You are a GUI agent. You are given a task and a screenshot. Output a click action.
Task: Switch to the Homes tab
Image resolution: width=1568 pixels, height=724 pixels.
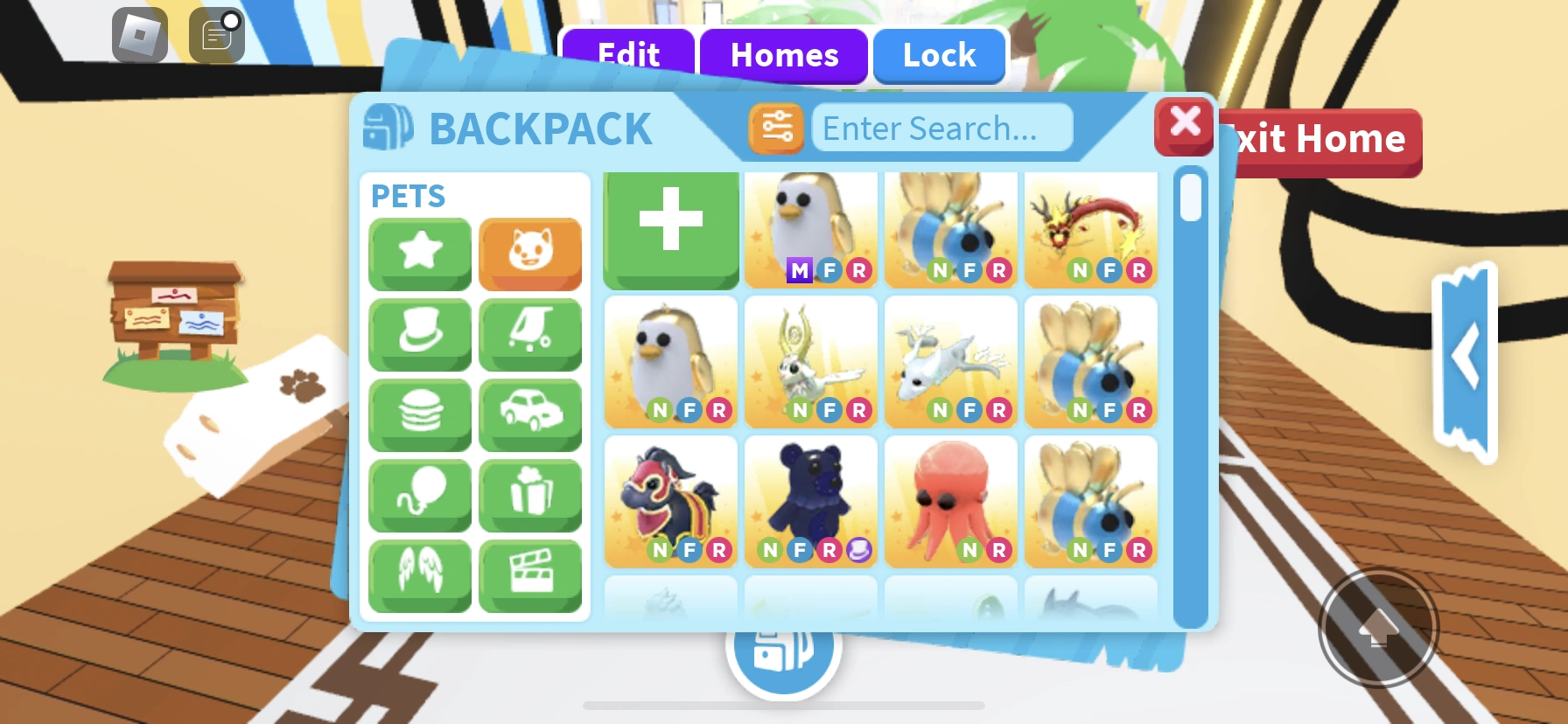tap(783, 55)
